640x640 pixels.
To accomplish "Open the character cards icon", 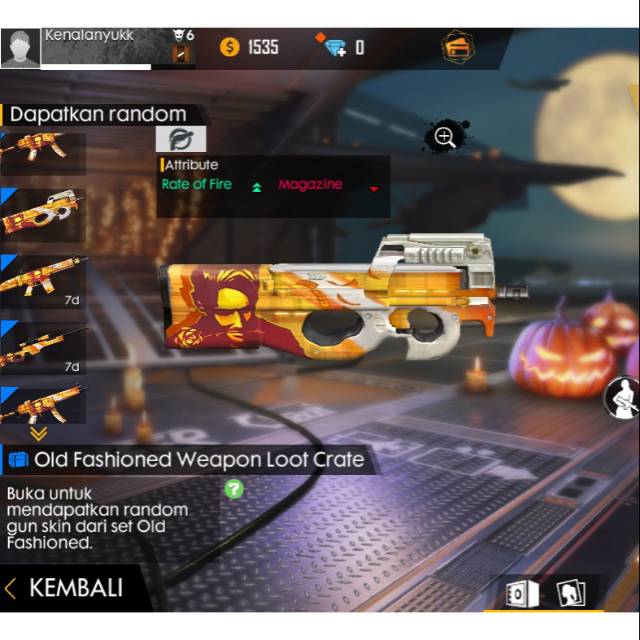I will click(x=571, y=594).
